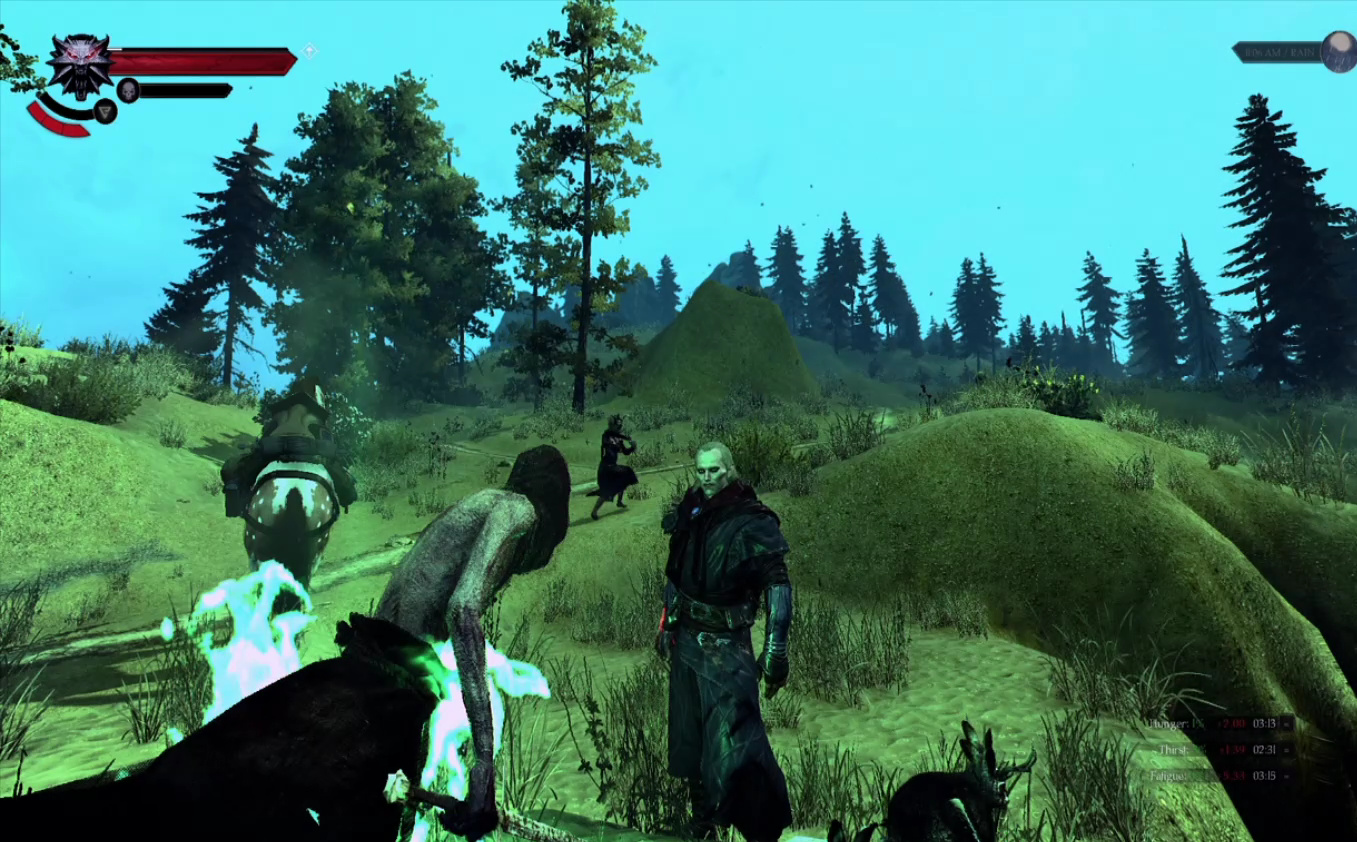Viewport: 1357px width, 842px height.
Task: Click the diamond buff icon beside health bar
Action: (x=310, y=50)
